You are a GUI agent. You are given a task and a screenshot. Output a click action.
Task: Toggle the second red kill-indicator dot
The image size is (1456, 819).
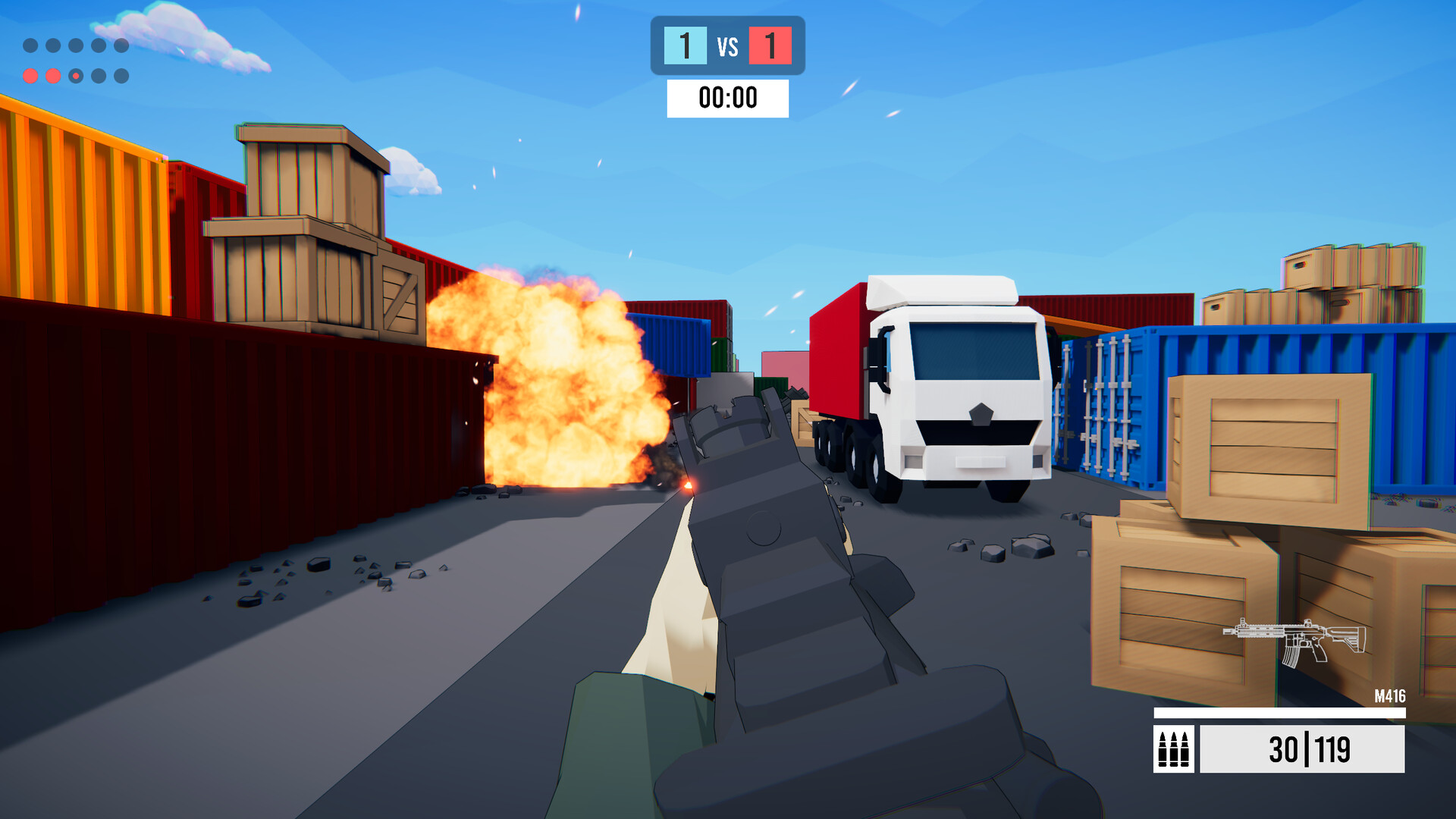click(x=53, y=77)
